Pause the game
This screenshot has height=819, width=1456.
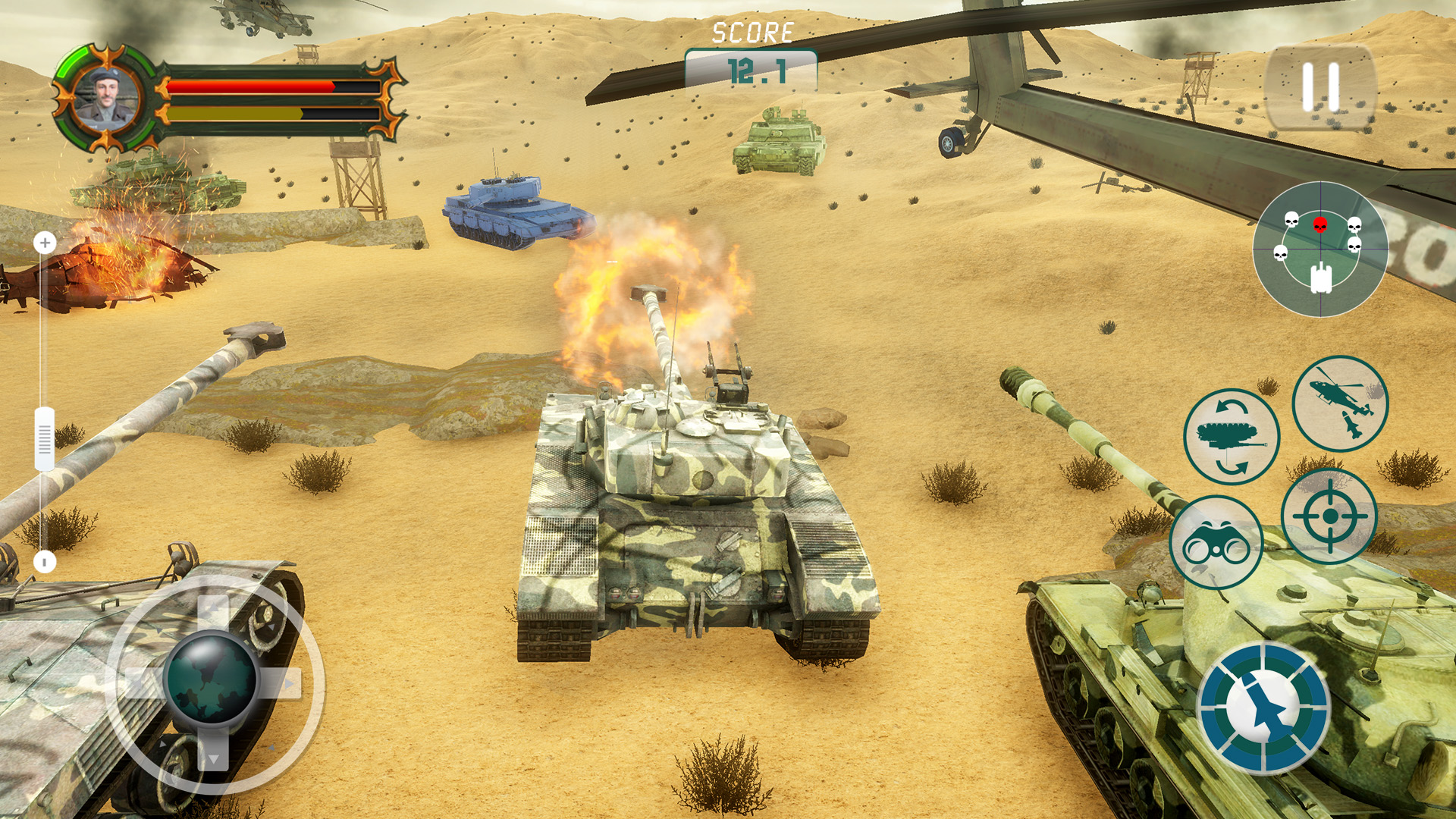coord(1320,87)
